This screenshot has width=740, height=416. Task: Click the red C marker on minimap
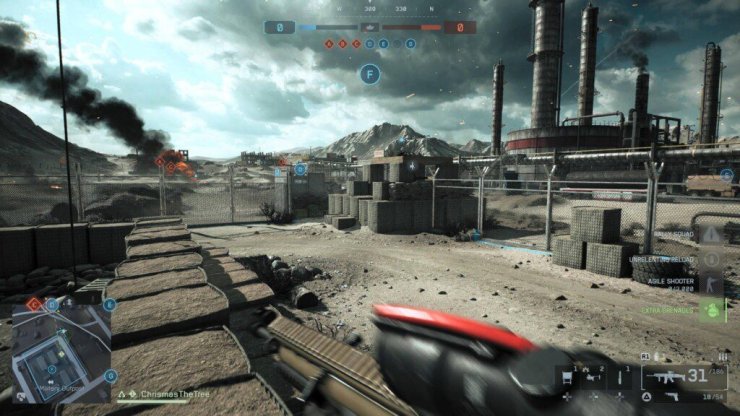point(33,304)
